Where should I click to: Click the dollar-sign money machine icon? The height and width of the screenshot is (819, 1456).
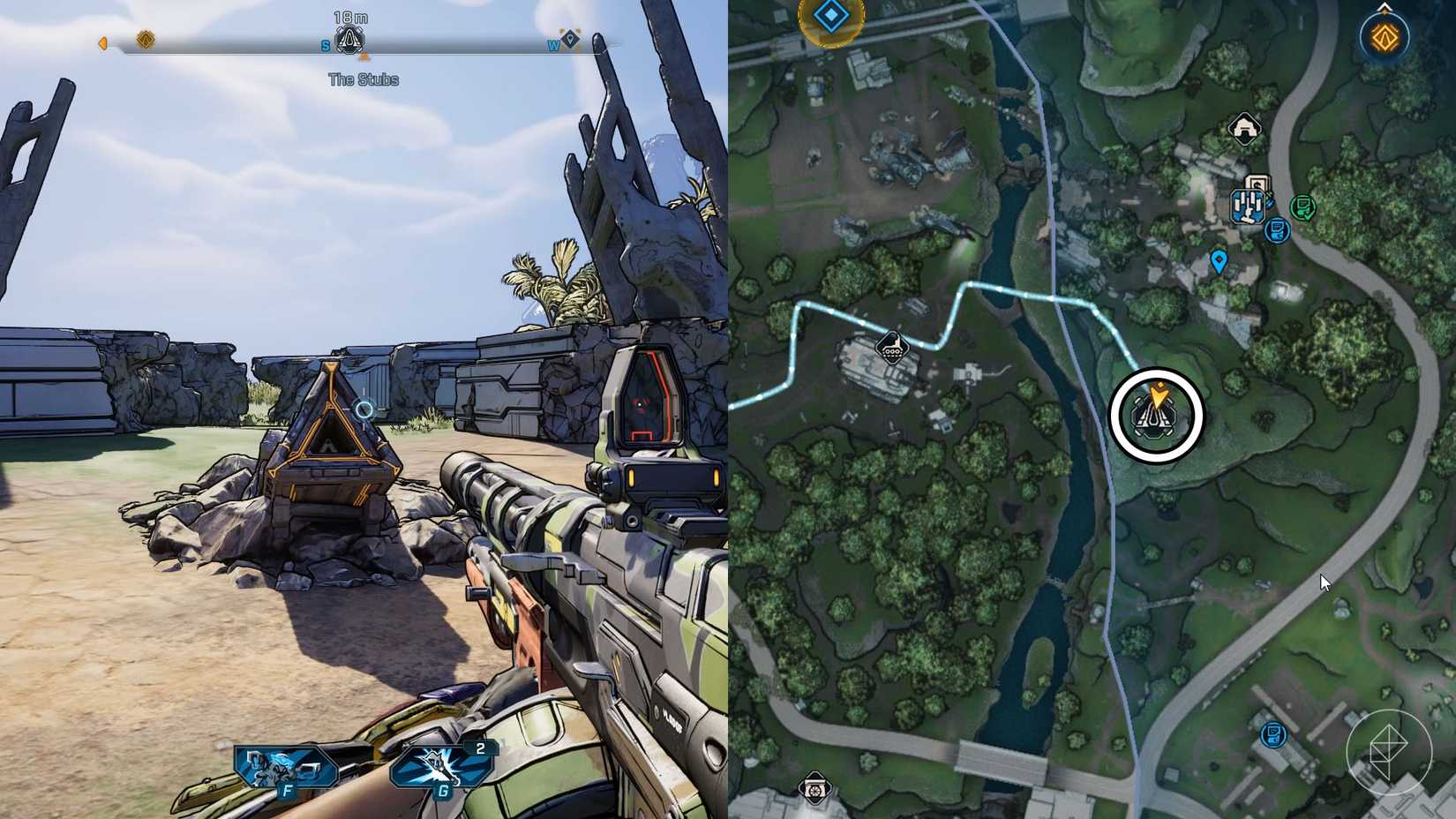[x=1257, y=184]
